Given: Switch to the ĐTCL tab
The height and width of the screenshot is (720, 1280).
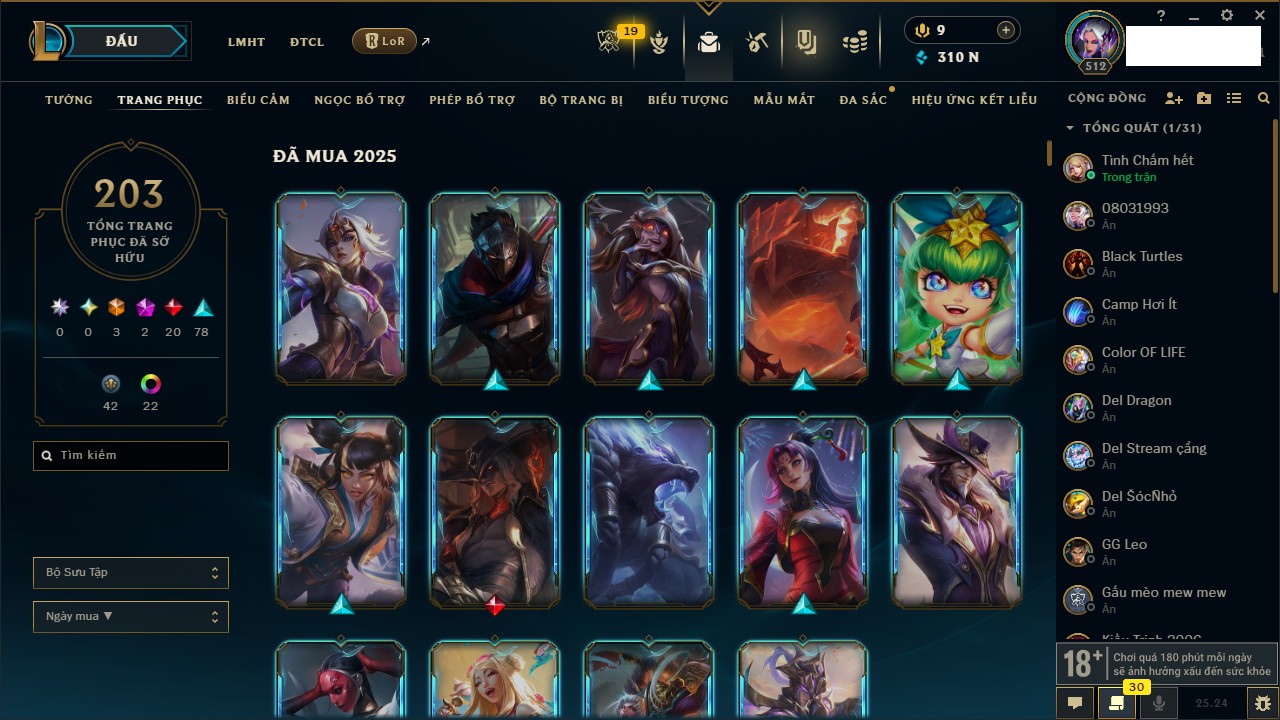Looking at the screenshot, I should click(307, 42).
